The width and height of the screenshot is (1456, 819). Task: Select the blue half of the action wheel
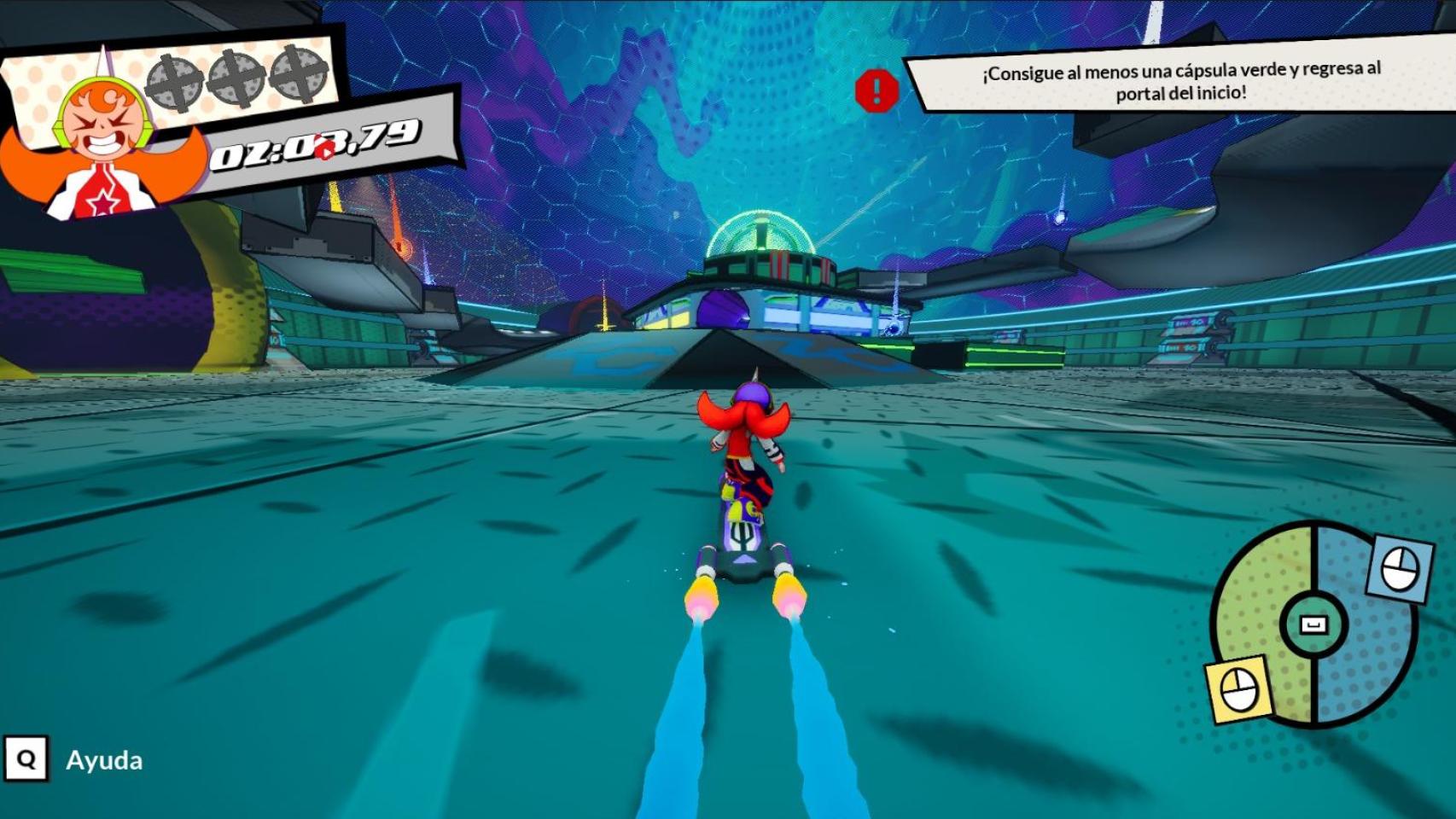click(x=1368, y=648)
